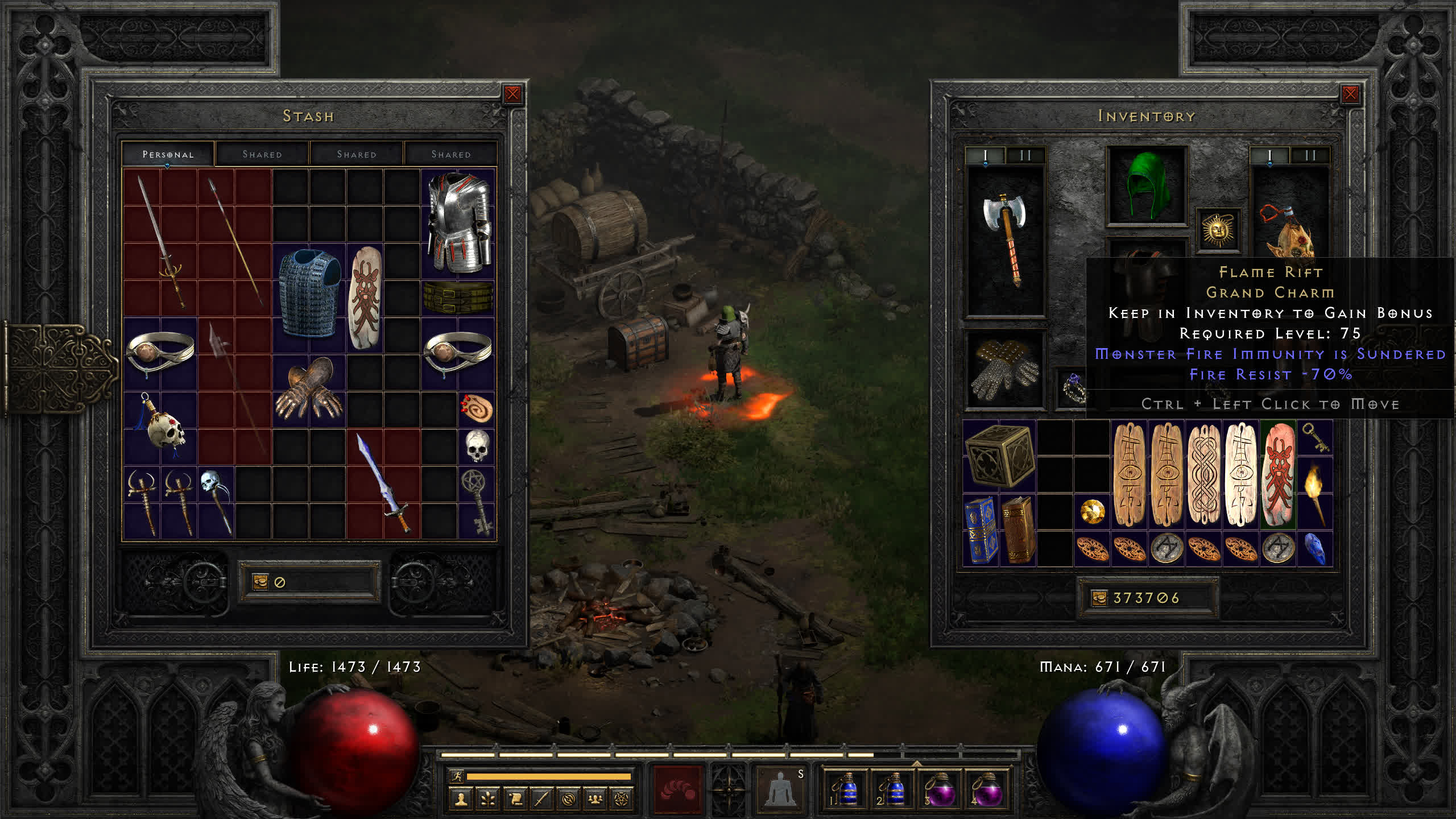Screen dimensions: 1456x819
Task: Select the torch charm in inventory
Action: click(1314, 492)
